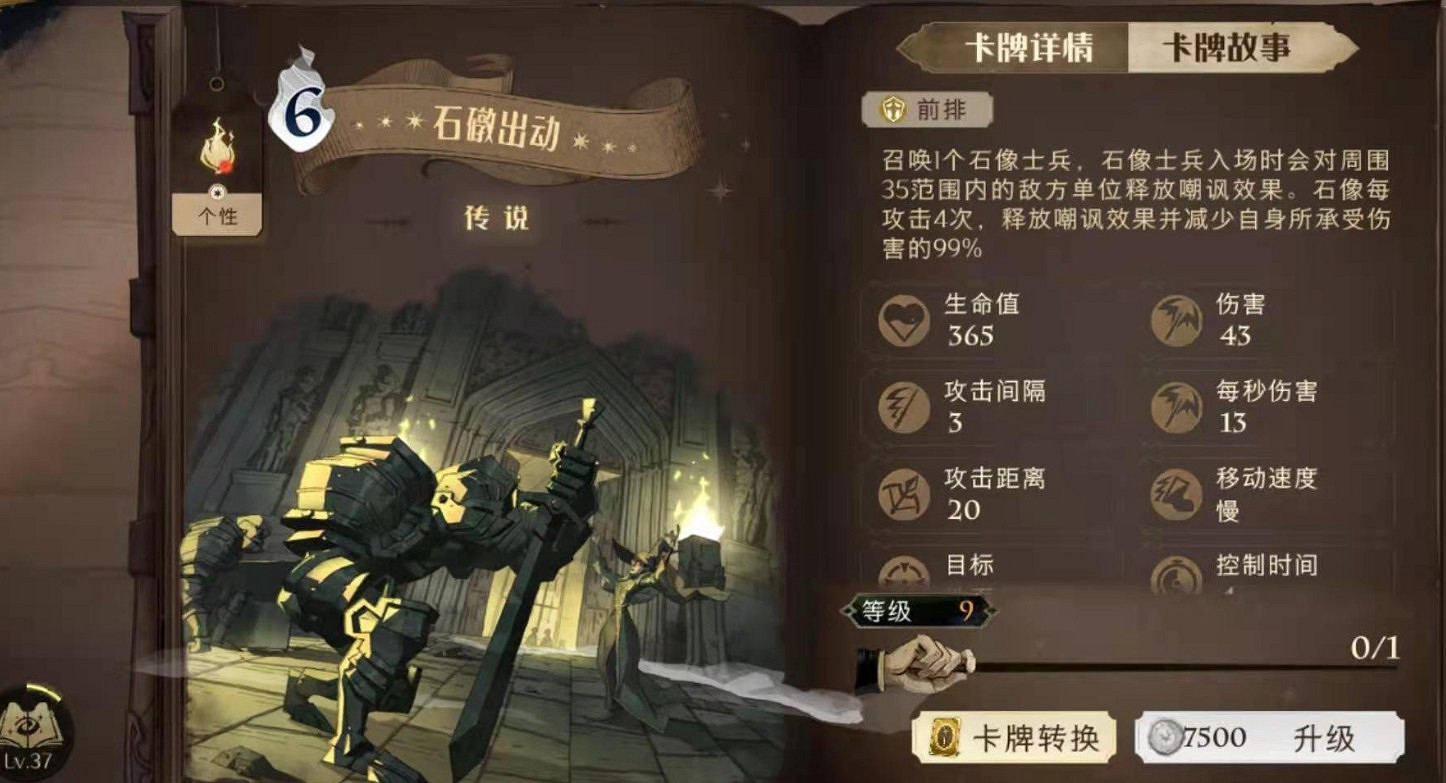The image size is (1446, 783).
Task: Select the 伤害 damage stat icon
Action: coord(1177,320)
